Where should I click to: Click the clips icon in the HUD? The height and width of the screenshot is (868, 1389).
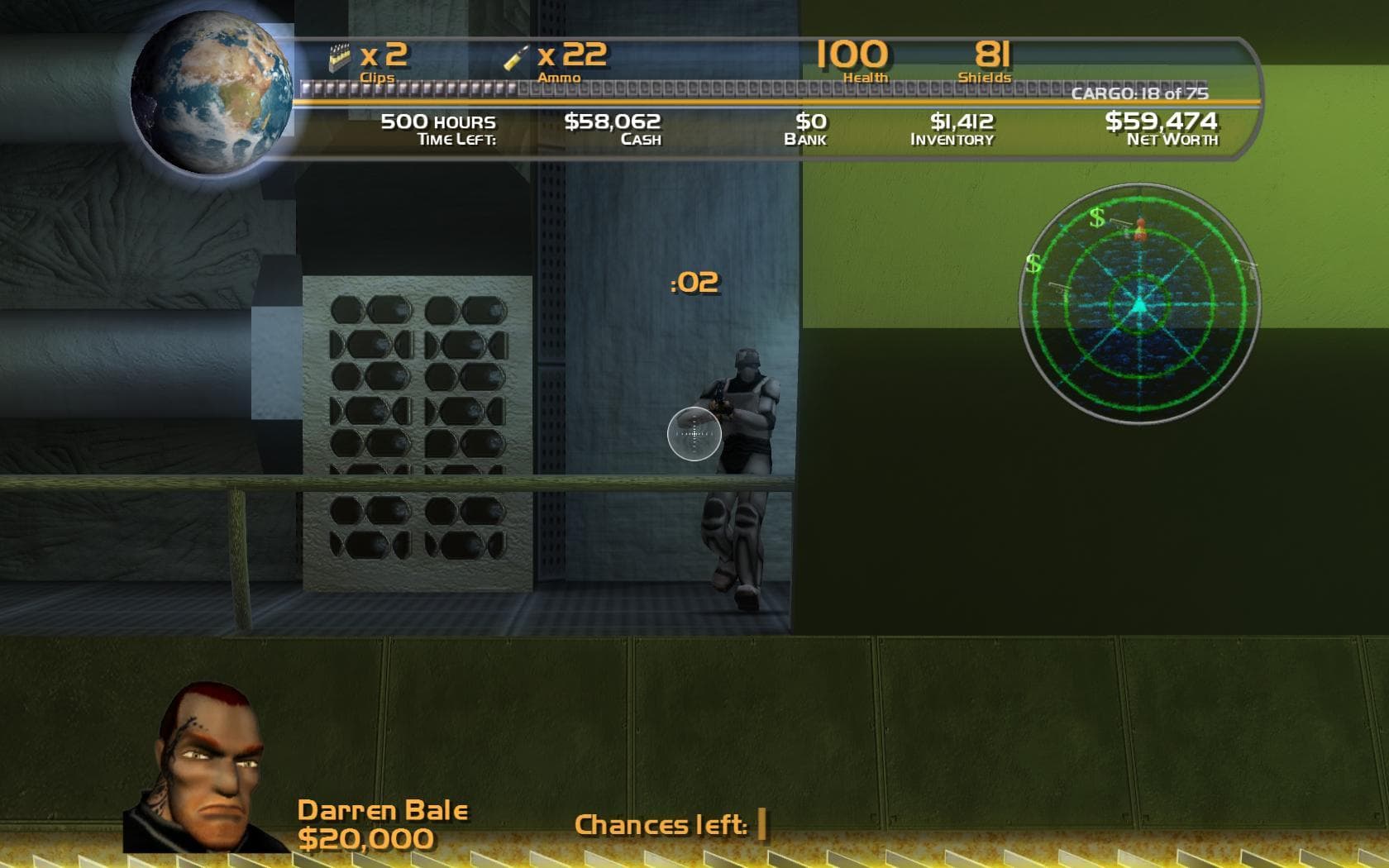[338, 54]
